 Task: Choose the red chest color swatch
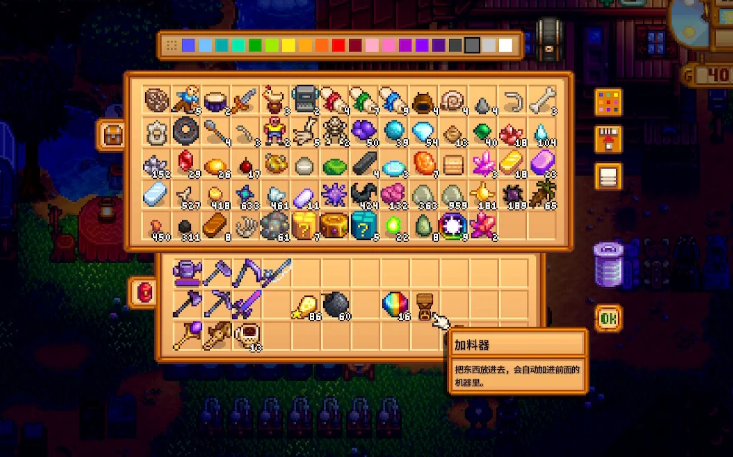tap(337, 45)
